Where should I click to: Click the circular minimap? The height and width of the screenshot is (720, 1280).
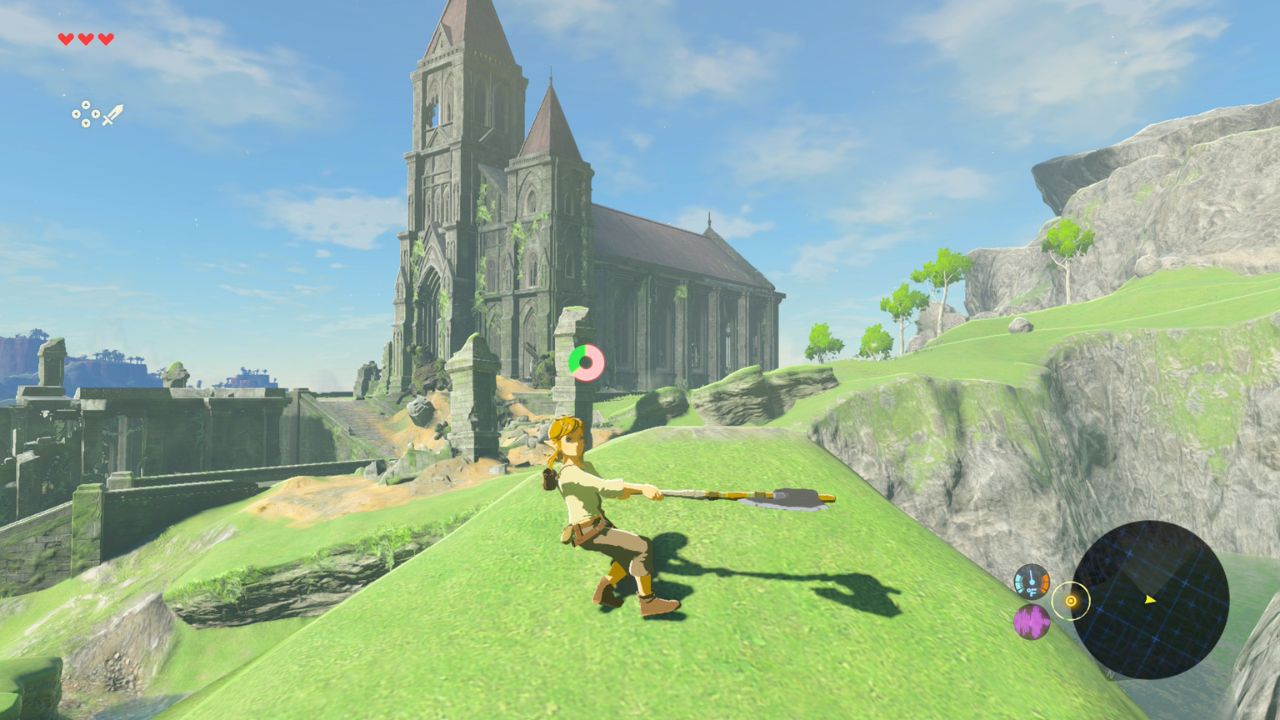pos(1150,599)
